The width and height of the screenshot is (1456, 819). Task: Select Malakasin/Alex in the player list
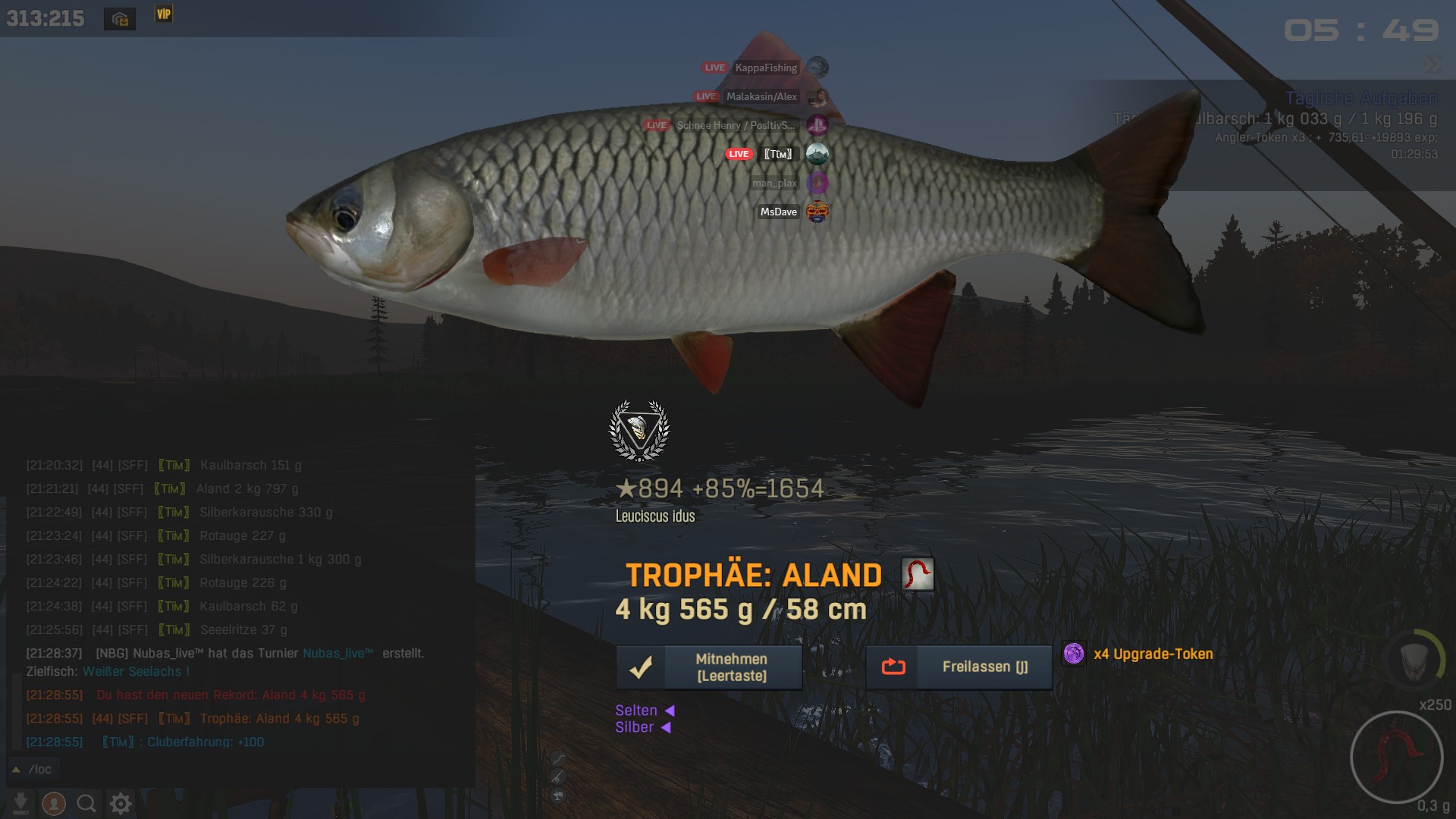pos(761,96)
